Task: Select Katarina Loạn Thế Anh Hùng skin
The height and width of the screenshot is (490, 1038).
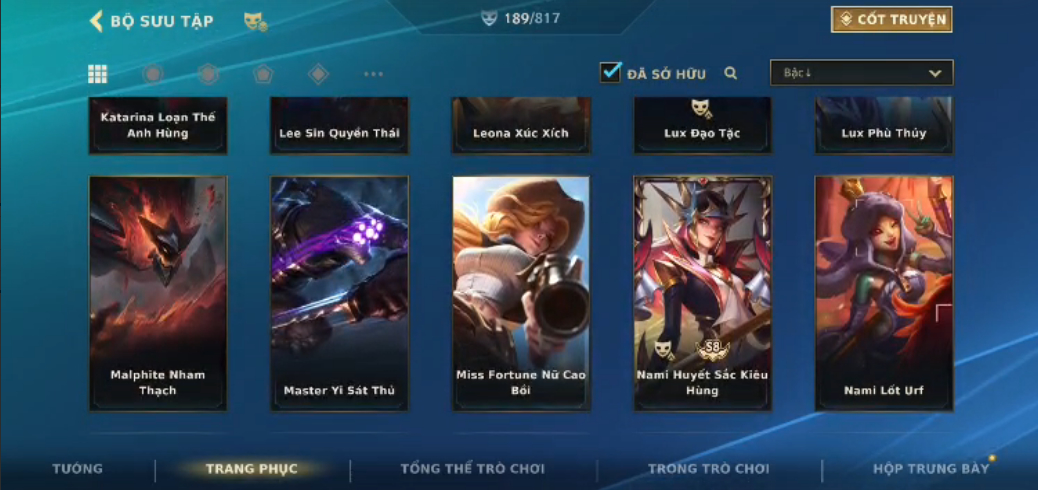Action: pyautogui.click(x=158, y=125)
